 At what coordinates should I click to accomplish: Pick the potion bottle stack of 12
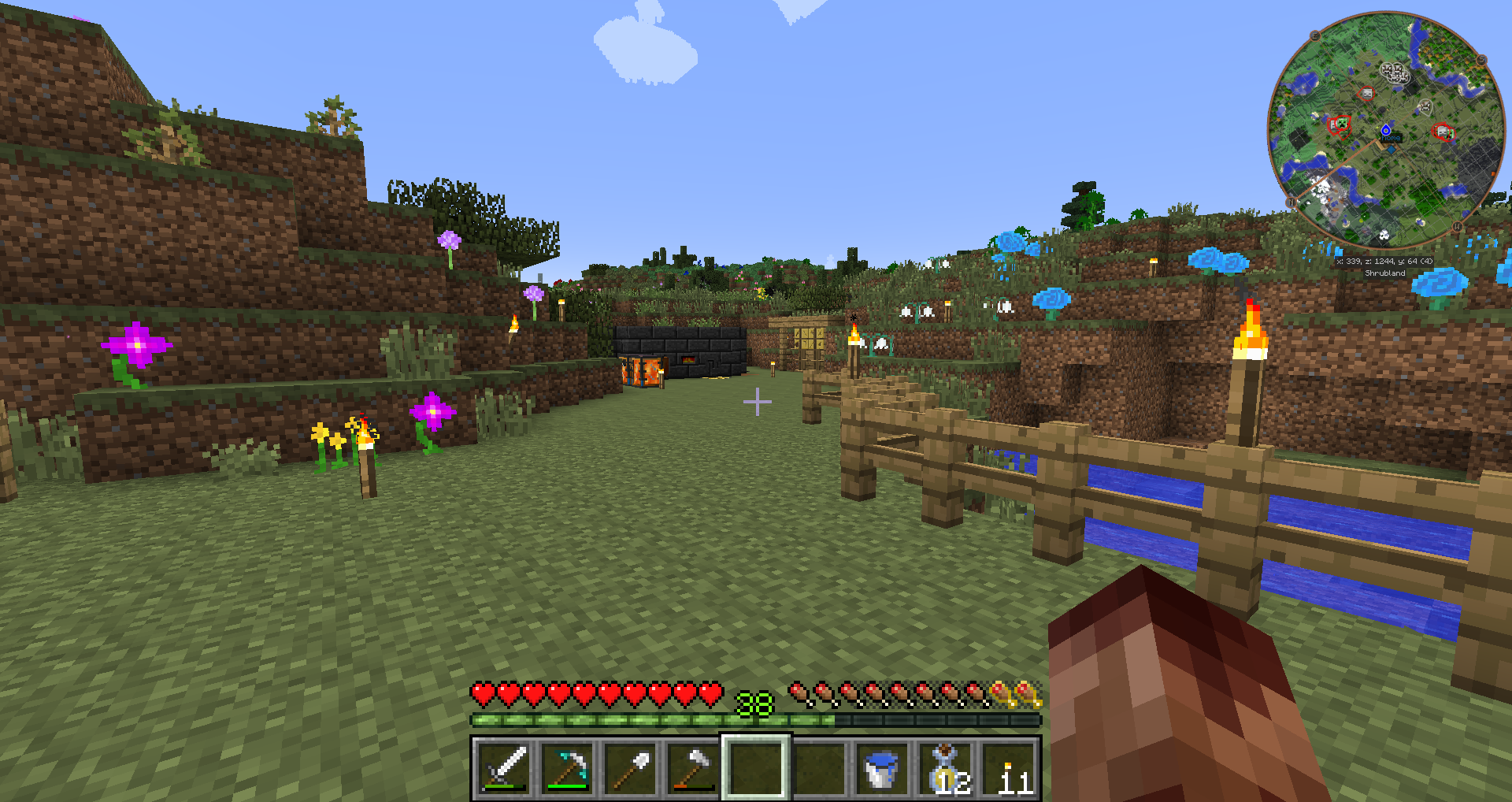point(947,768)
